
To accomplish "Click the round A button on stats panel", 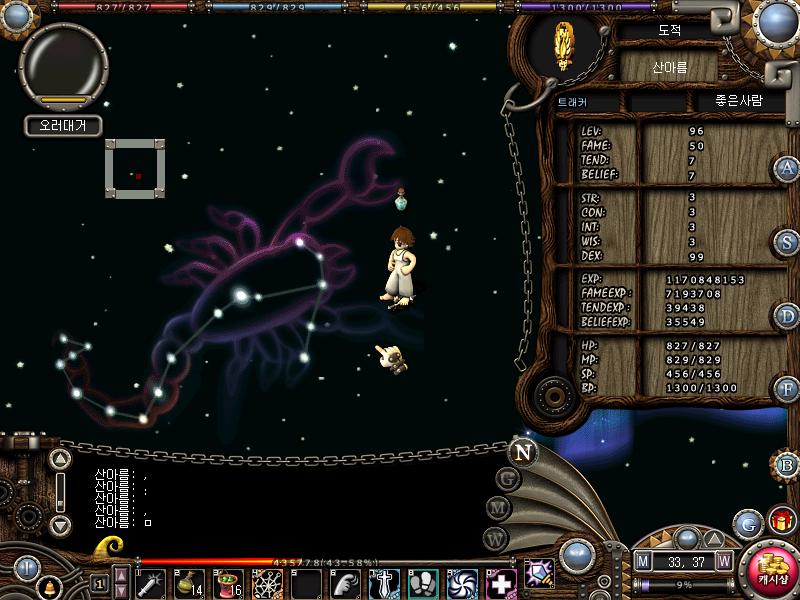I will click(786, 169).
